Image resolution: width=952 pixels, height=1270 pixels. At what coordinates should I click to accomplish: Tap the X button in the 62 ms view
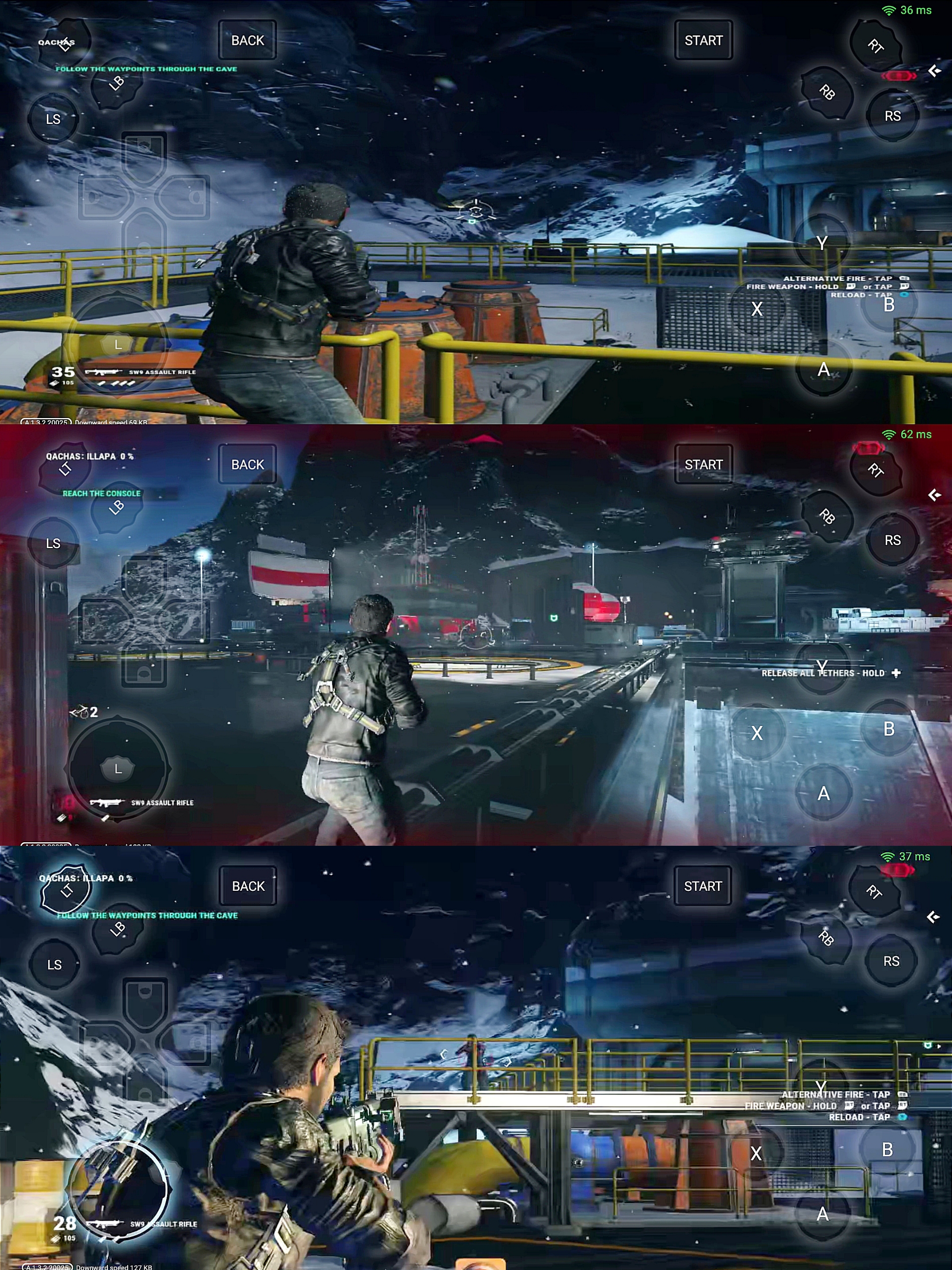click(757, 732)
